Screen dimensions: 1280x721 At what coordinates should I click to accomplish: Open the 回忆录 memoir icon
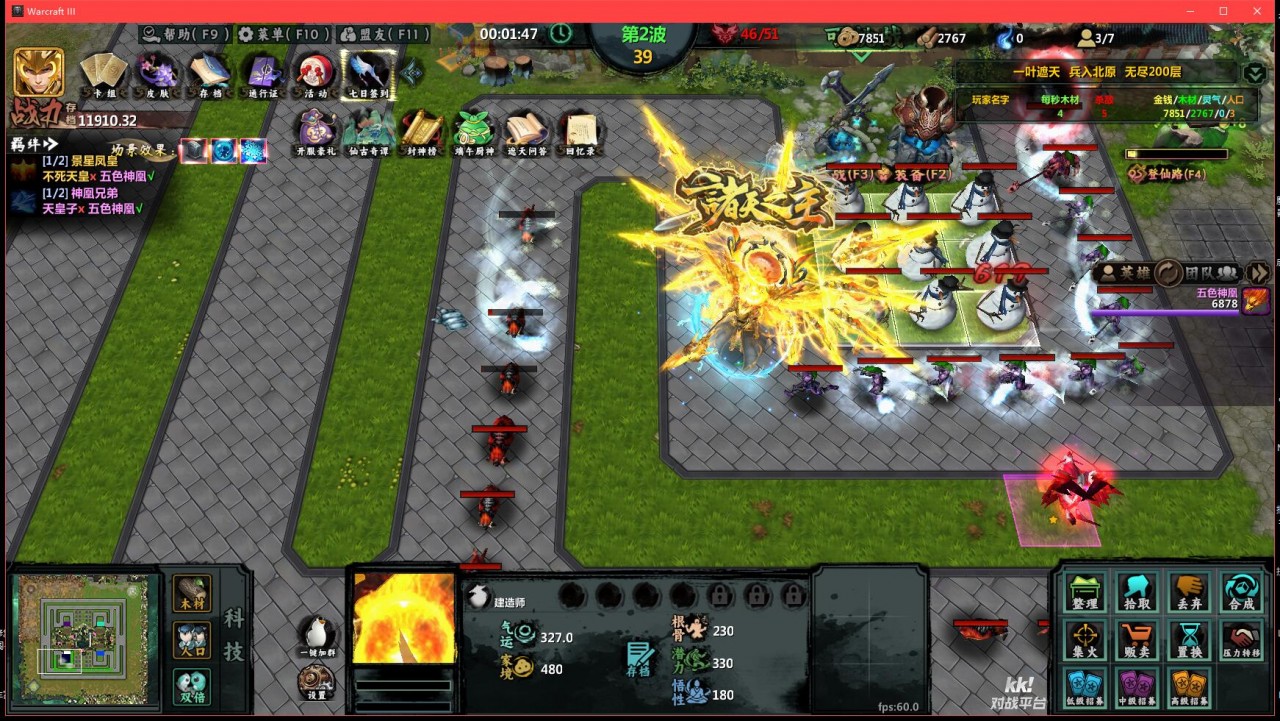click(580, 132)
